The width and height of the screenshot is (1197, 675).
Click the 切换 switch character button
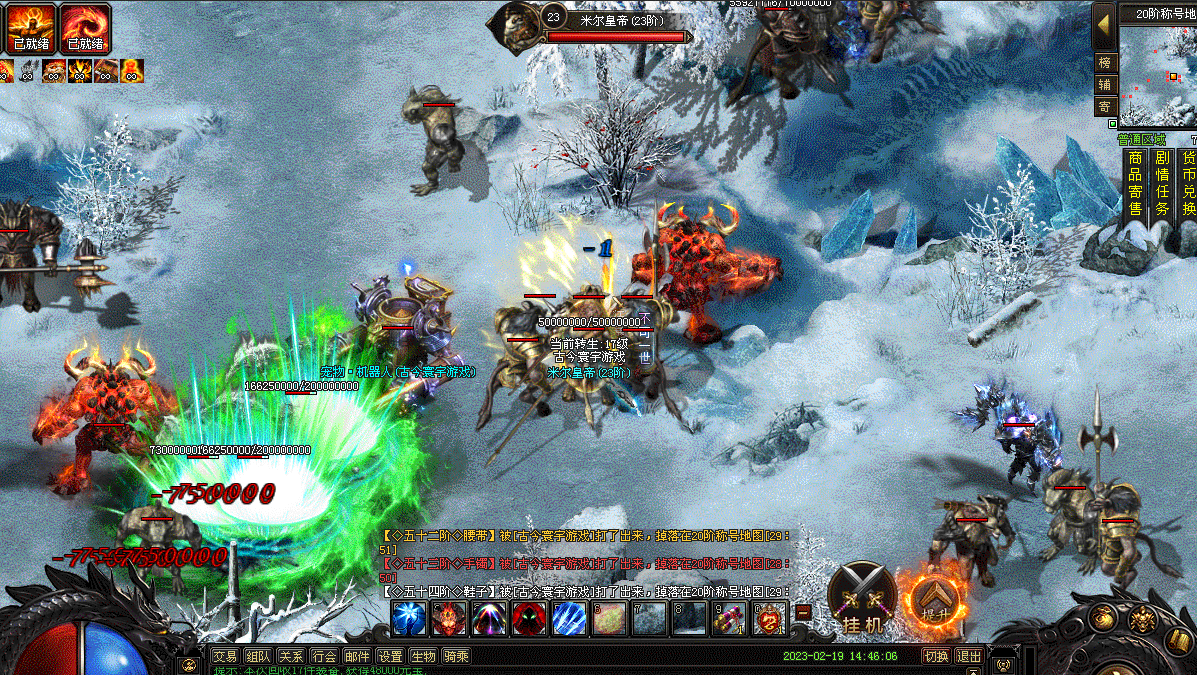935,657
